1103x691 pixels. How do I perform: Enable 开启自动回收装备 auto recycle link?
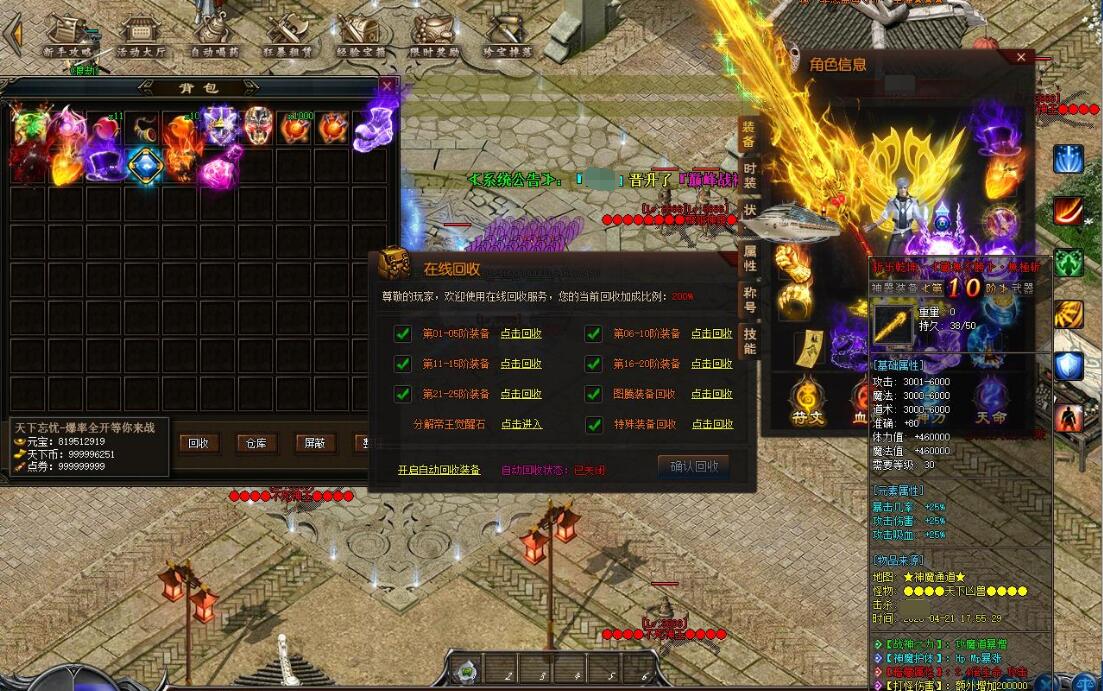pyautogui.click(x=438, y=469)
